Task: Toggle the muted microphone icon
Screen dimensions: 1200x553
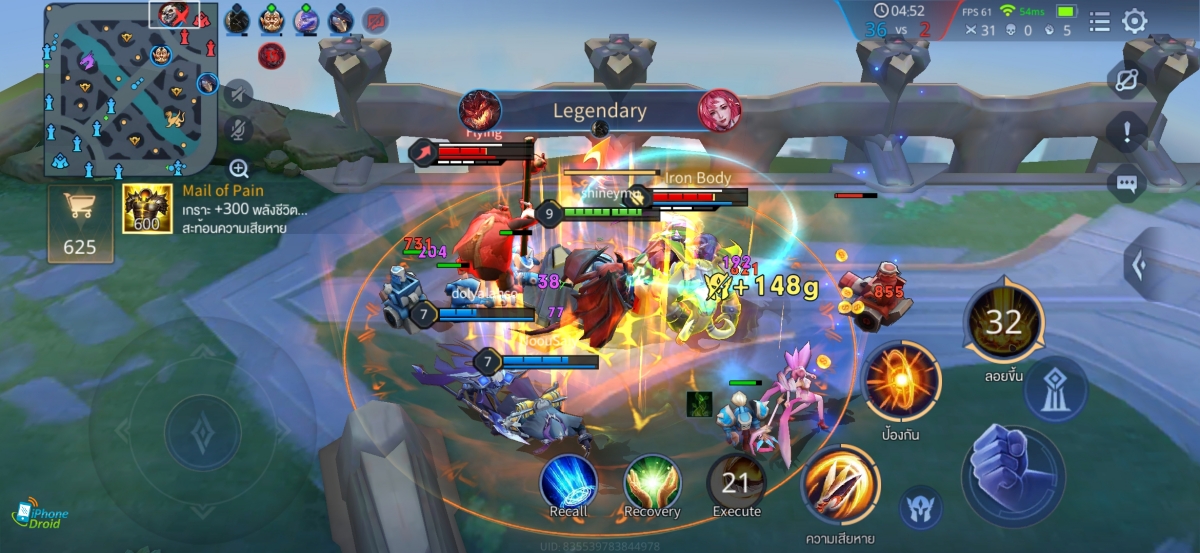Action: coord(238,130)
